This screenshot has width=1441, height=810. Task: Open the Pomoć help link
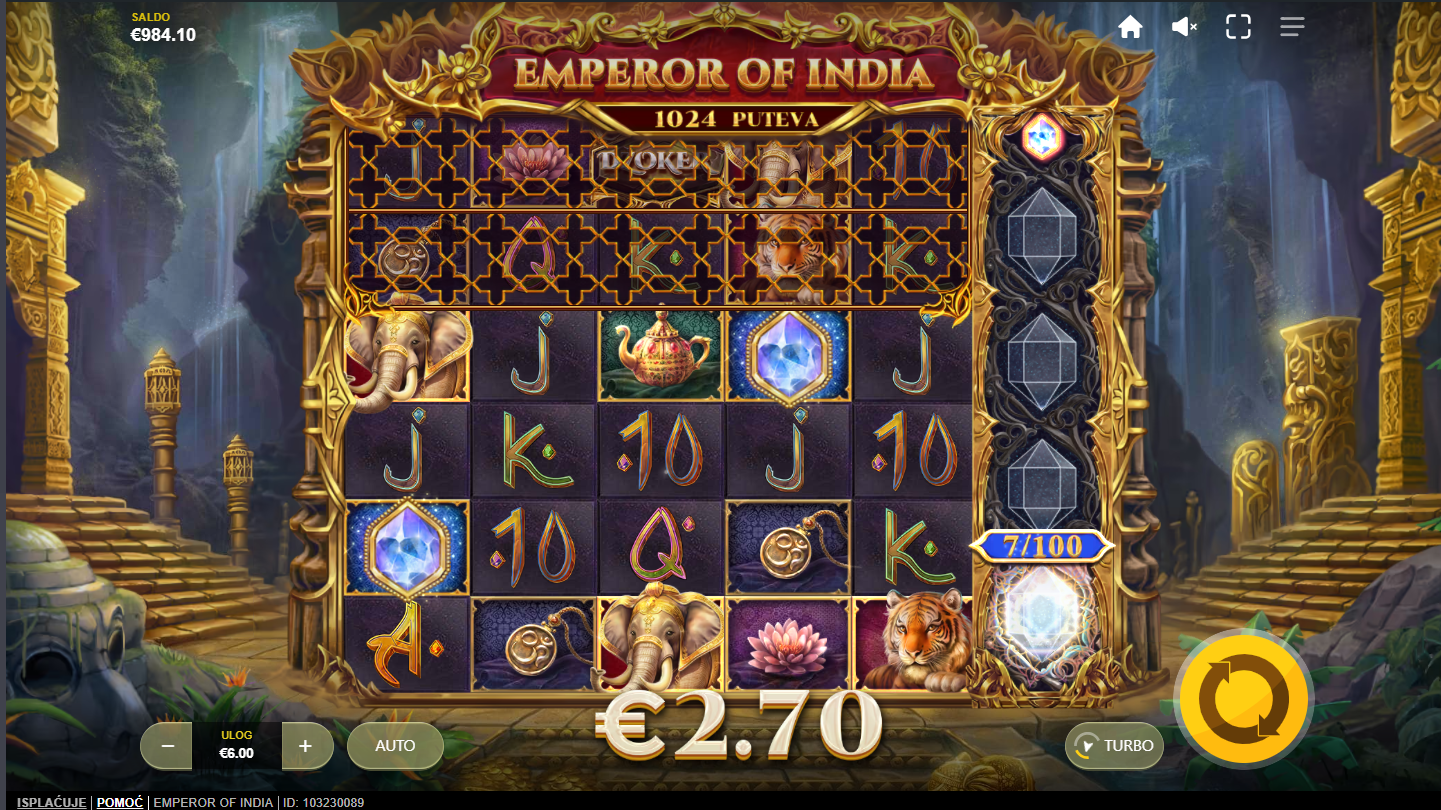119,802
